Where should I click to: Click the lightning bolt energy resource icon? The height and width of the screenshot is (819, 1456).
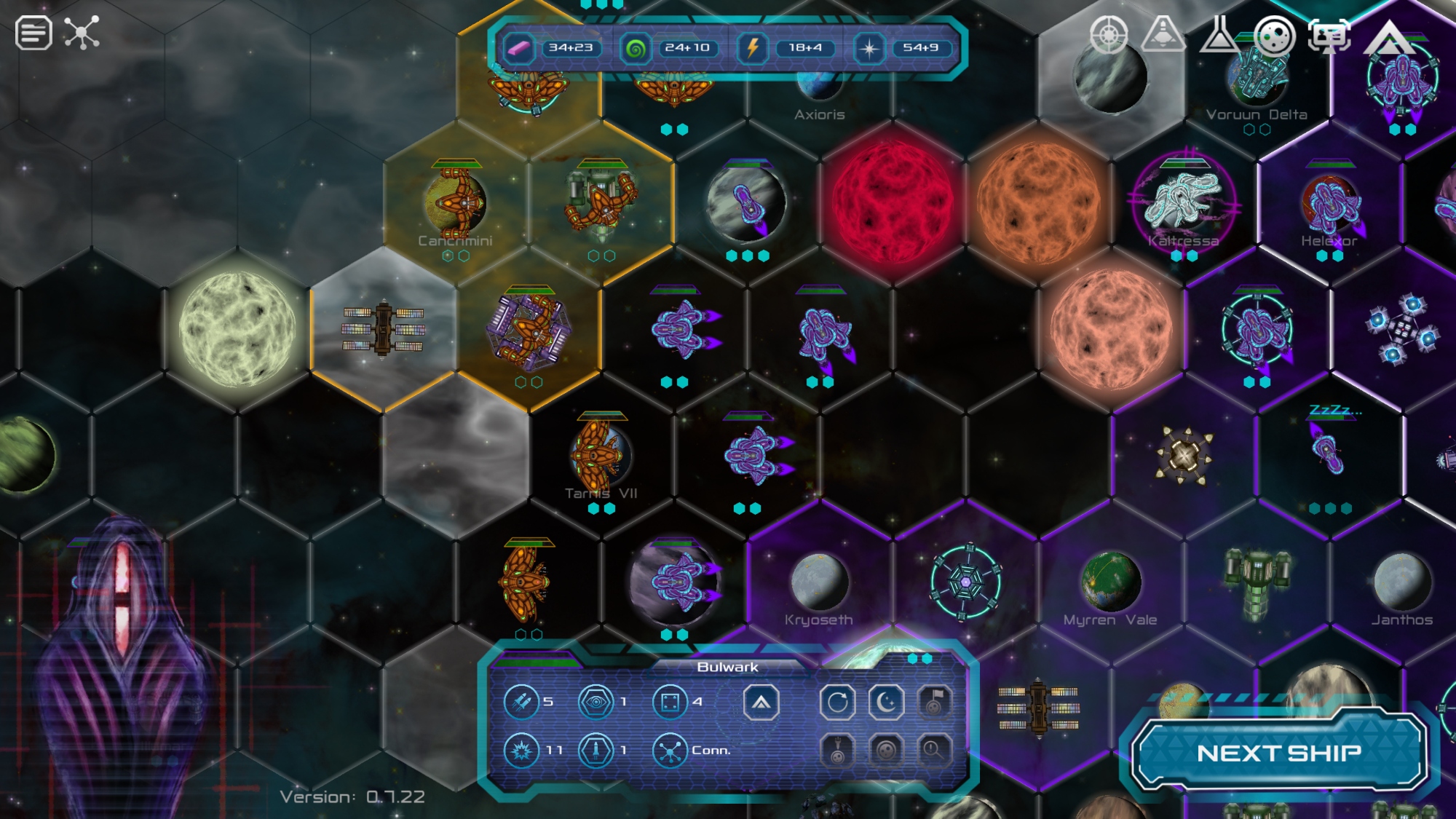(x=753, y=48)
